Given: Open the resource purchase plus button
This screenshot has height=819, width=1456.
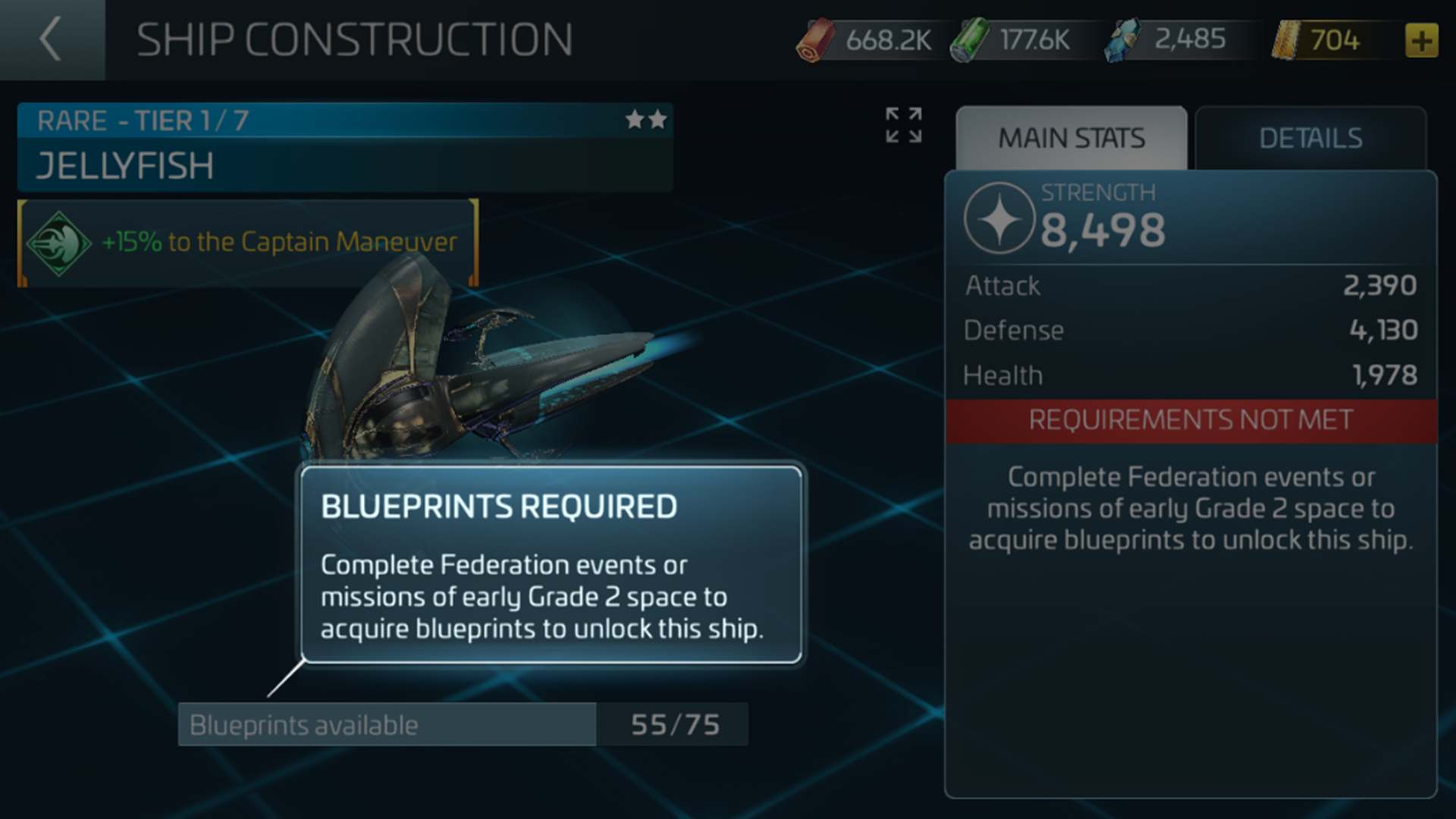Looking at the screenshot, I should [x=1423, y=38].
